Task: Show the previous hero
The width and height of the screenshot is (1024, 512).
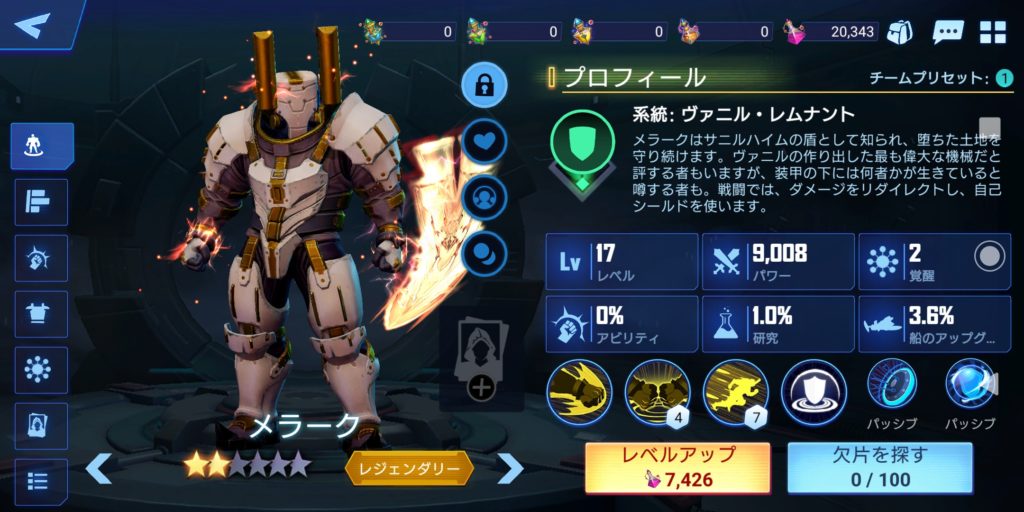Action: [98, 467]
